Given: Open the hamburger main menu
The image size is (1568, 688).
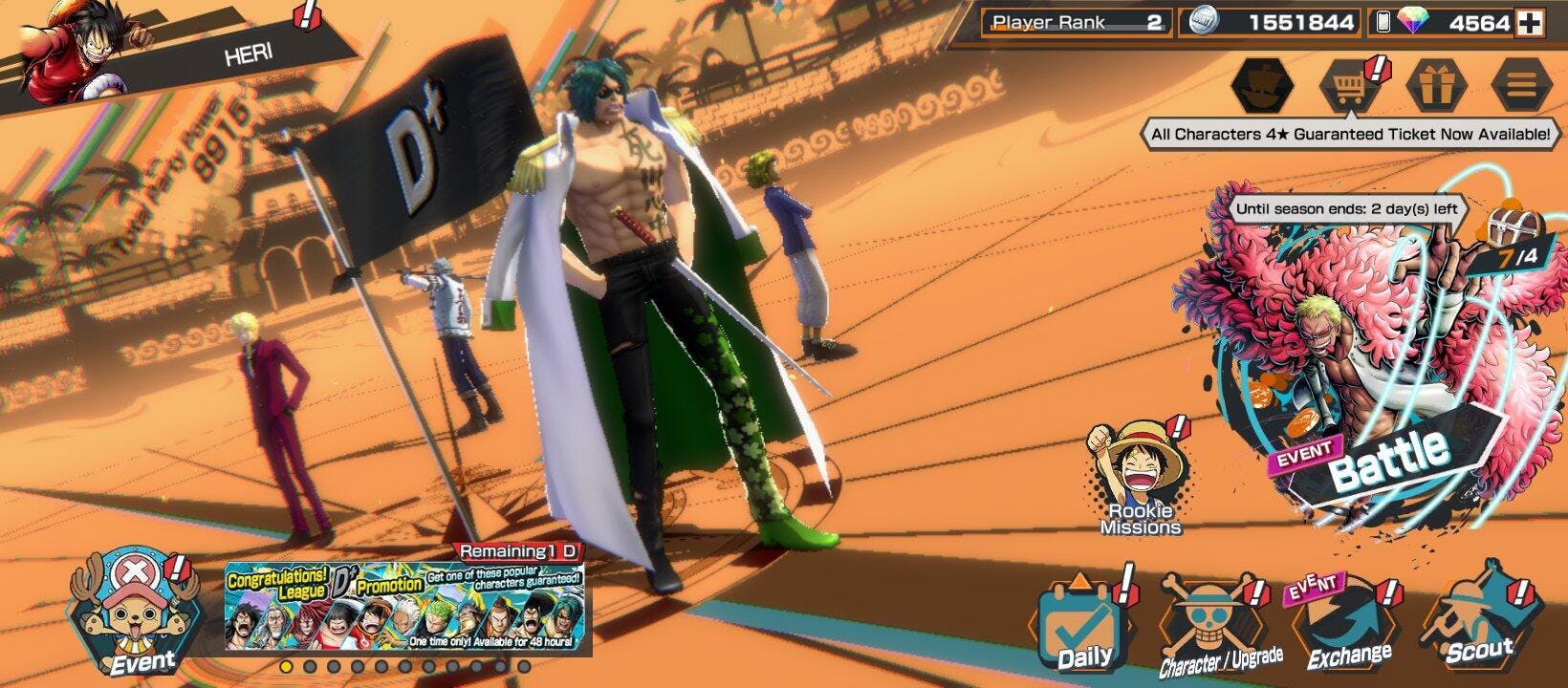Looking at the screenshot, I should pos(1521,86).
